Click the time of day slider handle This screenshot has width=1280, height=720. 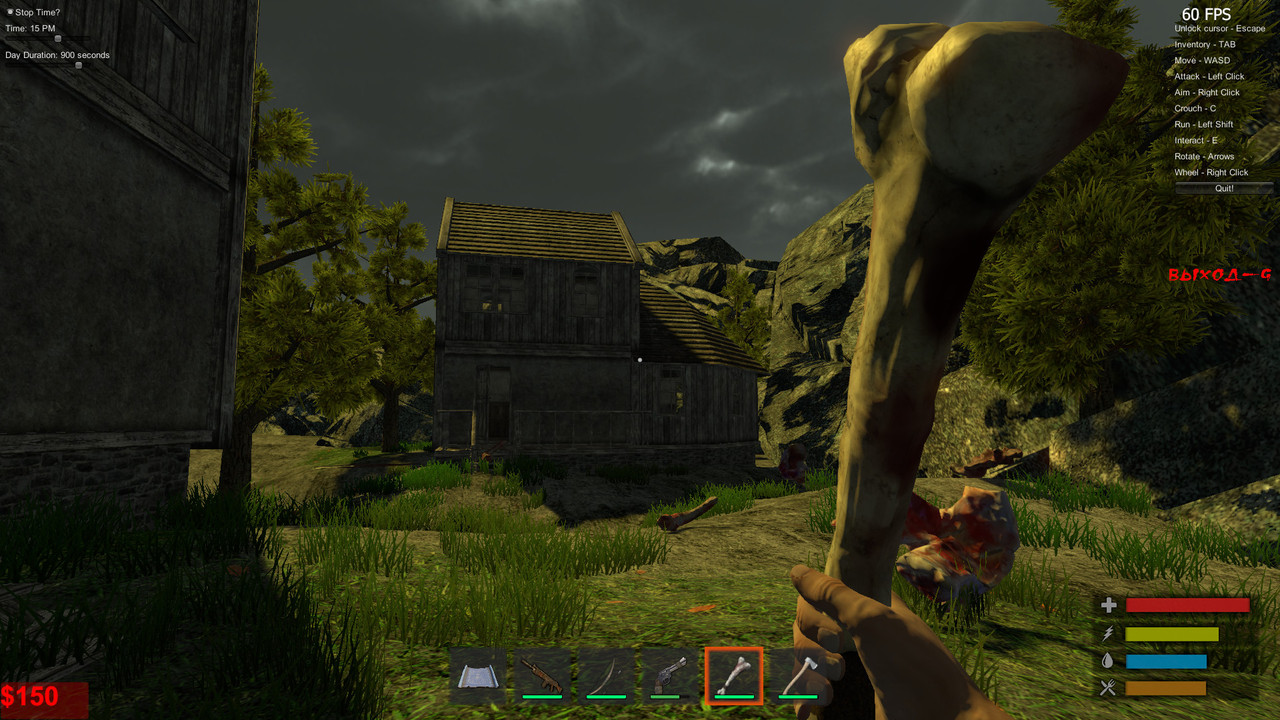pos(57,39)
